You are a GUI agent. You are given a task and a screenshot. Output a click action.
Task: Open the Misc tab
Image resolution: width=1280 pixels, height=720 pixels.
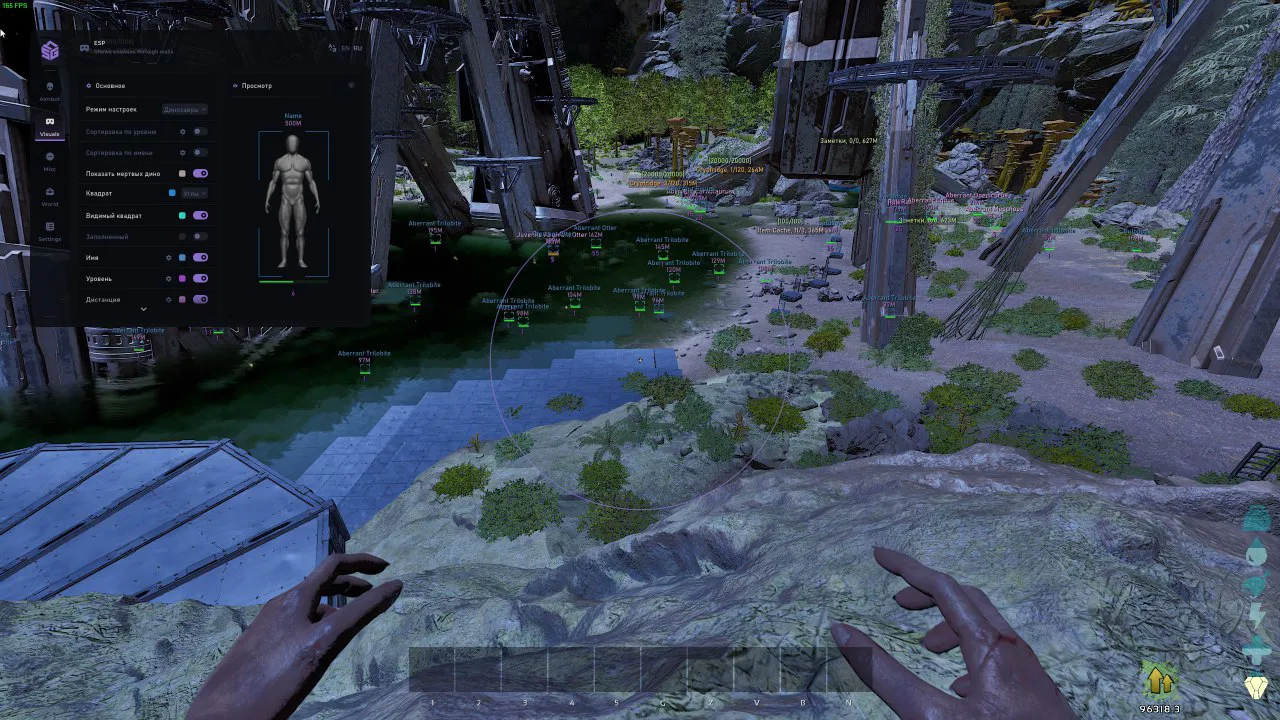click(x=50, y=161)
